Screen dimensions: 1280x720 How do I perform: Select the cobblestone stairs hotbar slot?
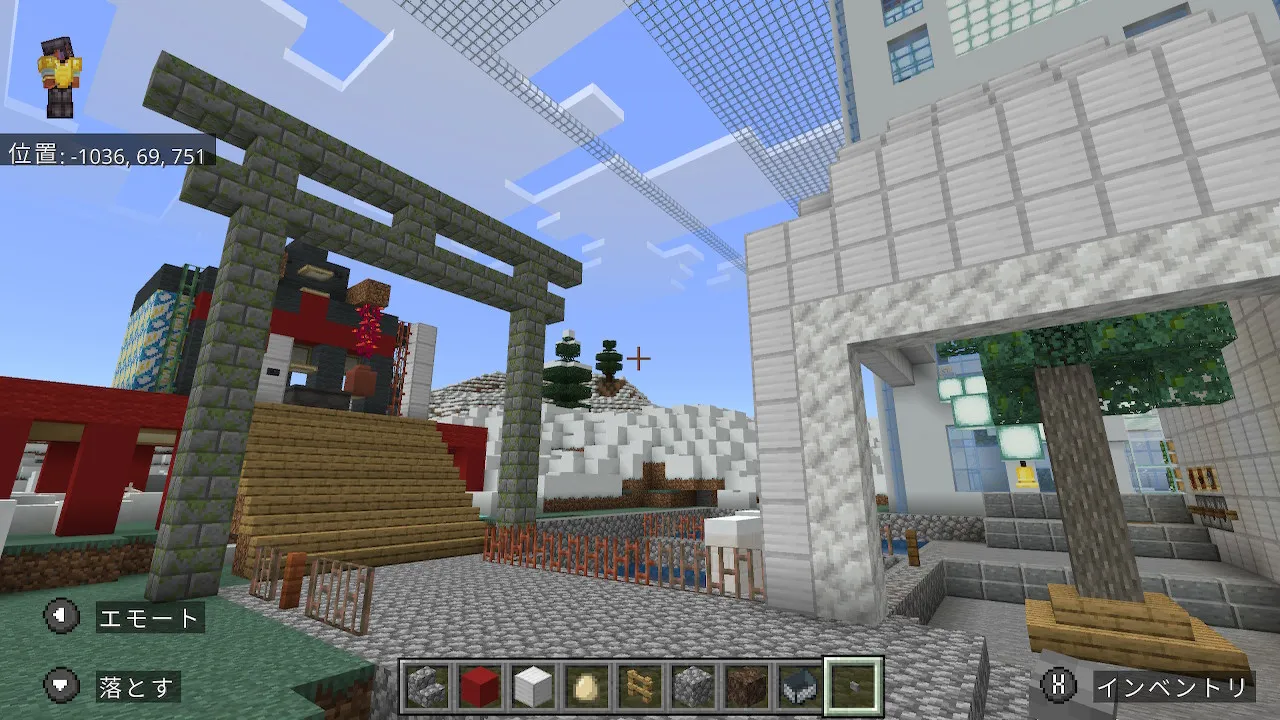(x=426, y=686)
